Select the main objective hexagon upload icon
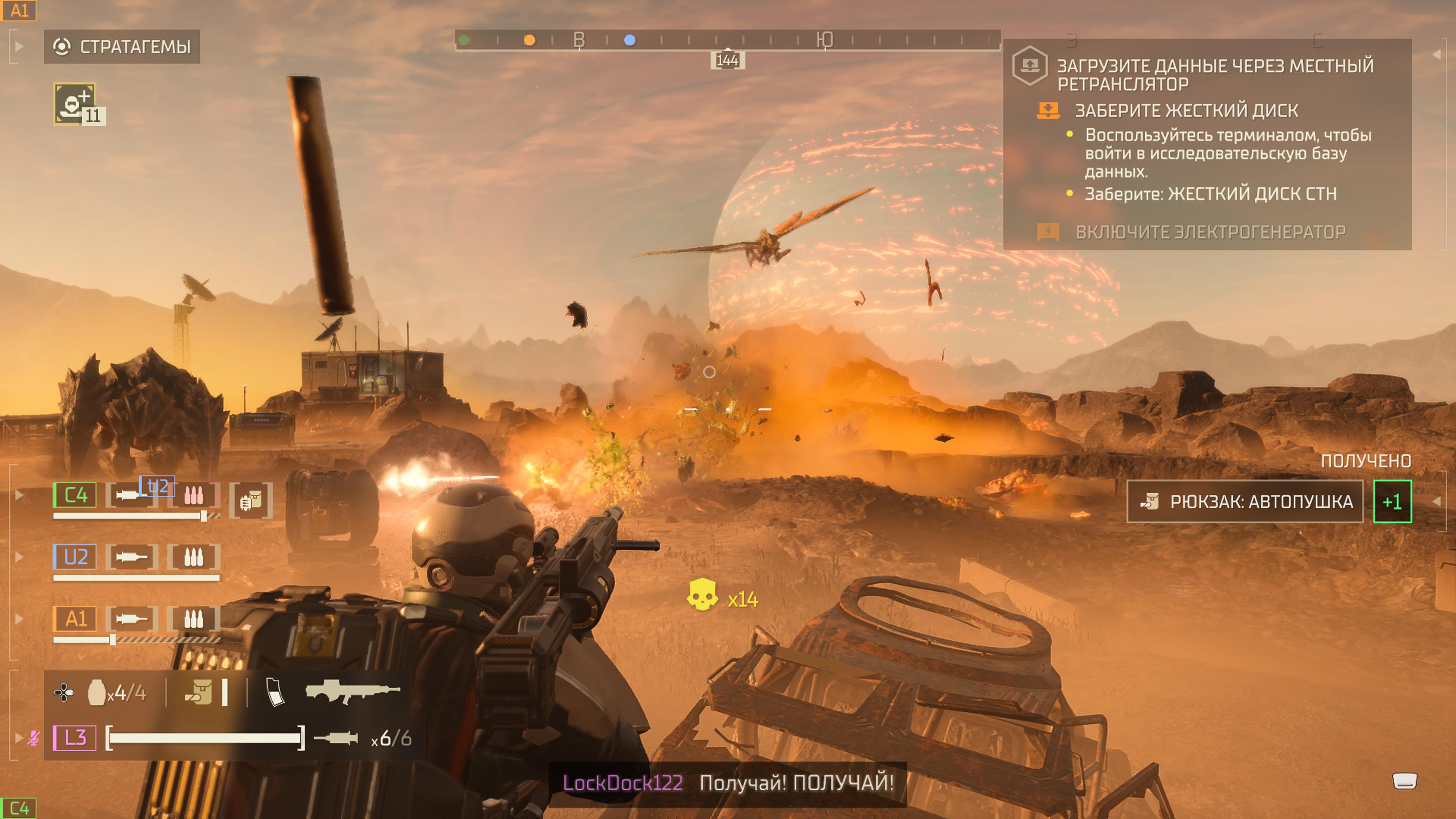This screenshot has height=819, width=1456. click(1030, 66)
